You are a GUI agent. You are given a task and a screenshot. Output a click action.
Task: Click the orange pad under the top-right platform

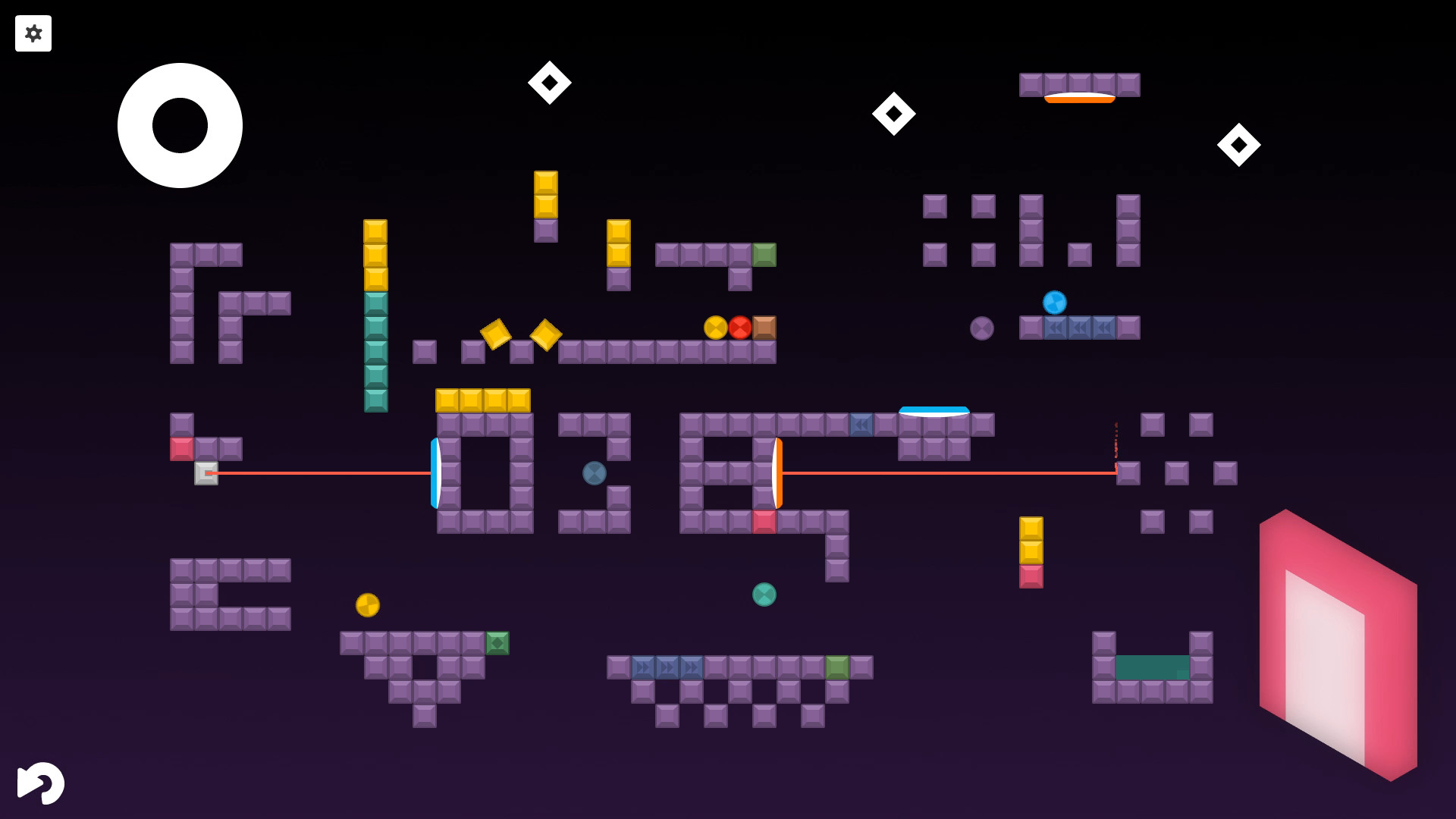[x=1080, y=97]
